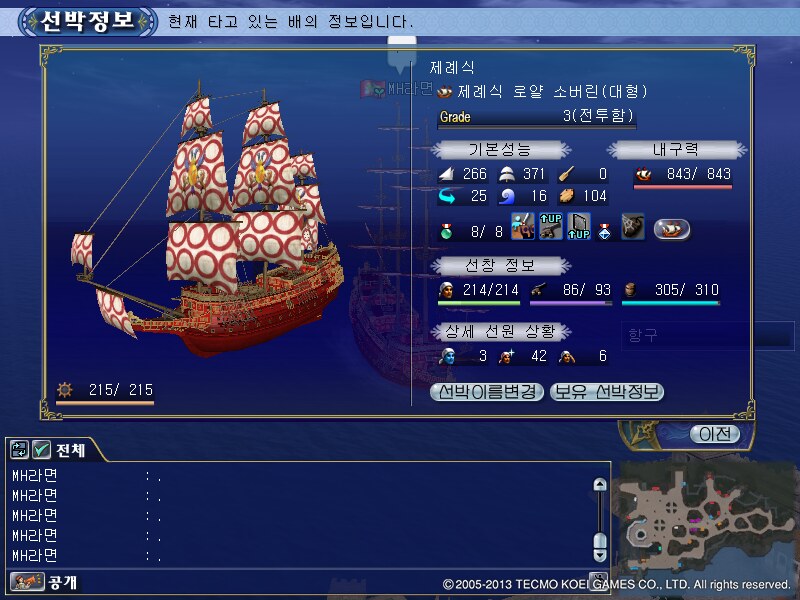This screenshot has height=600, width=800.
Task: Select the cannon UP skill icon
Action: click(550, 228)
